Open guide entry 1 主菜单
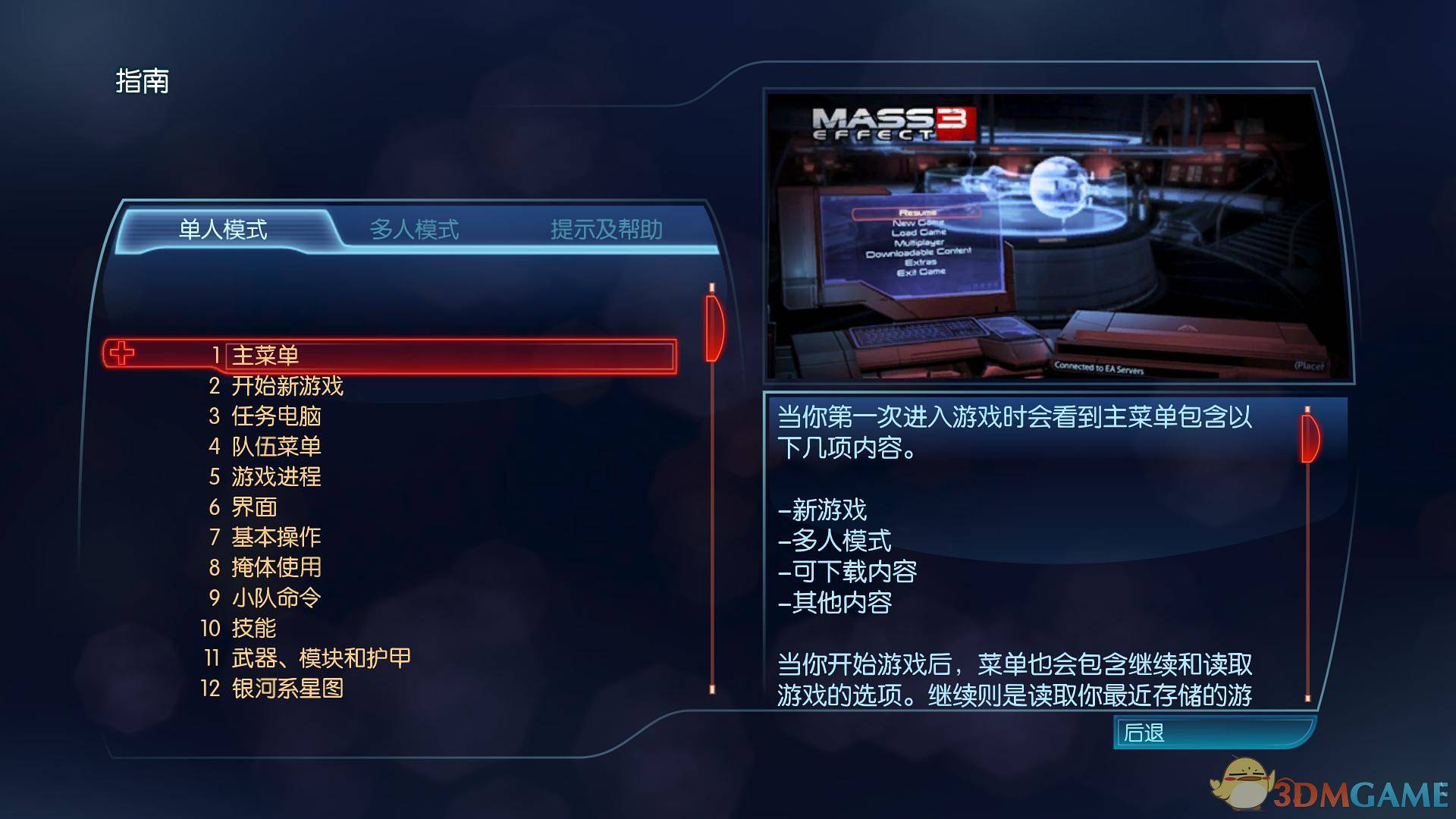 pyautogui.click(x=266, y=354)
